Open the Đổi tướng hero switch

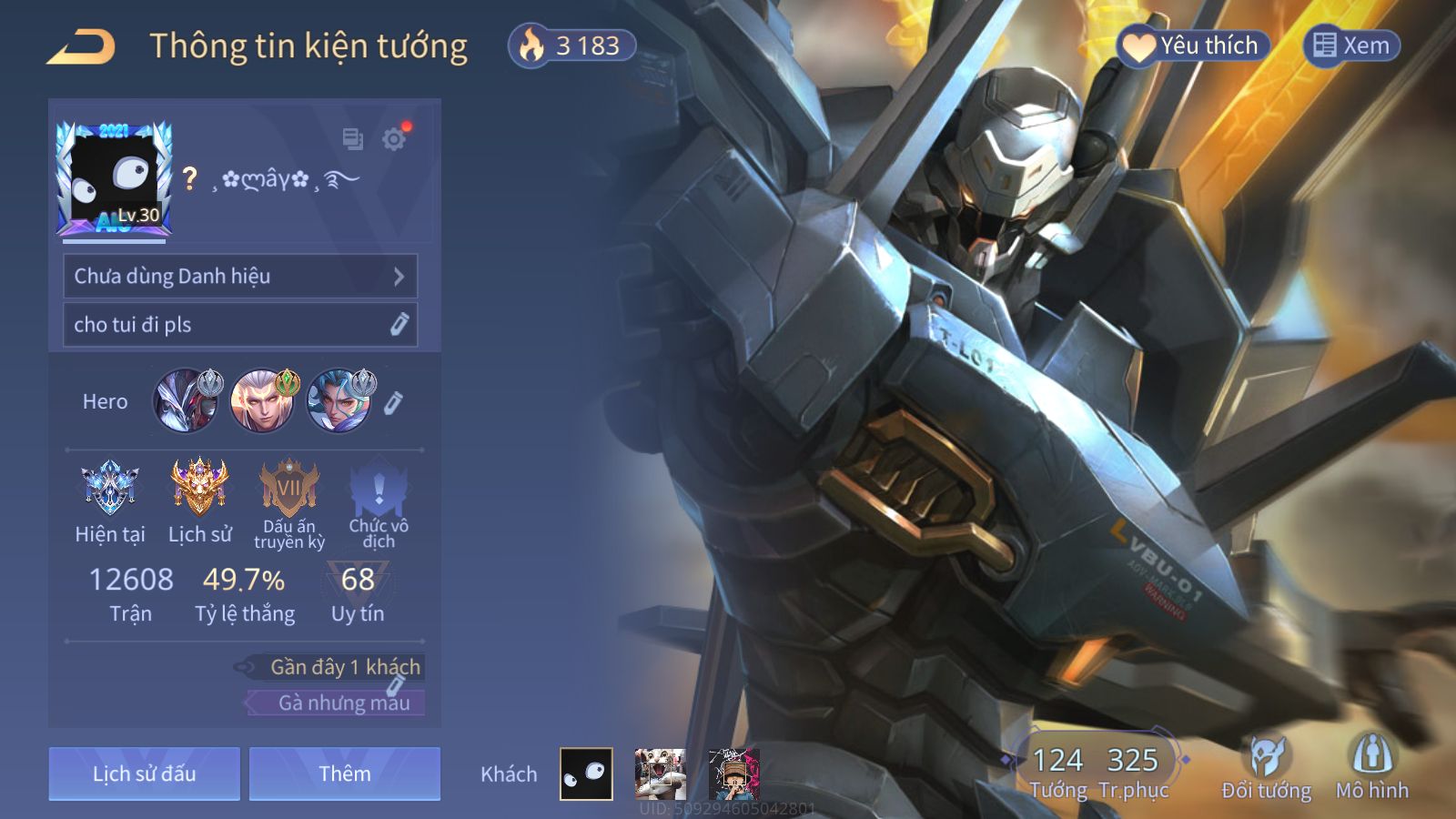point(1266,769)
